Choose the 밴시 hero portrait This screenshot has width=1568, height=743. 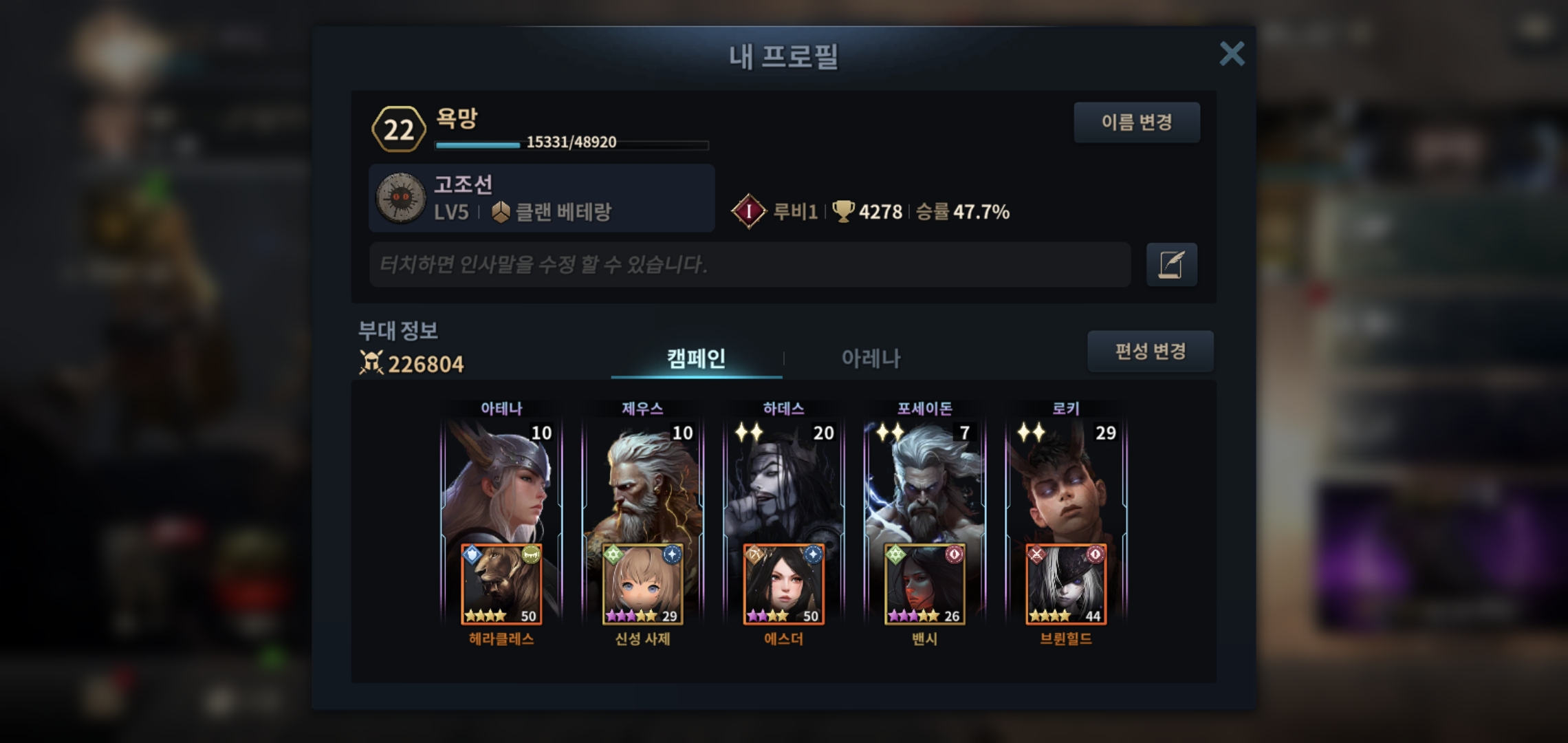point(924,585)
